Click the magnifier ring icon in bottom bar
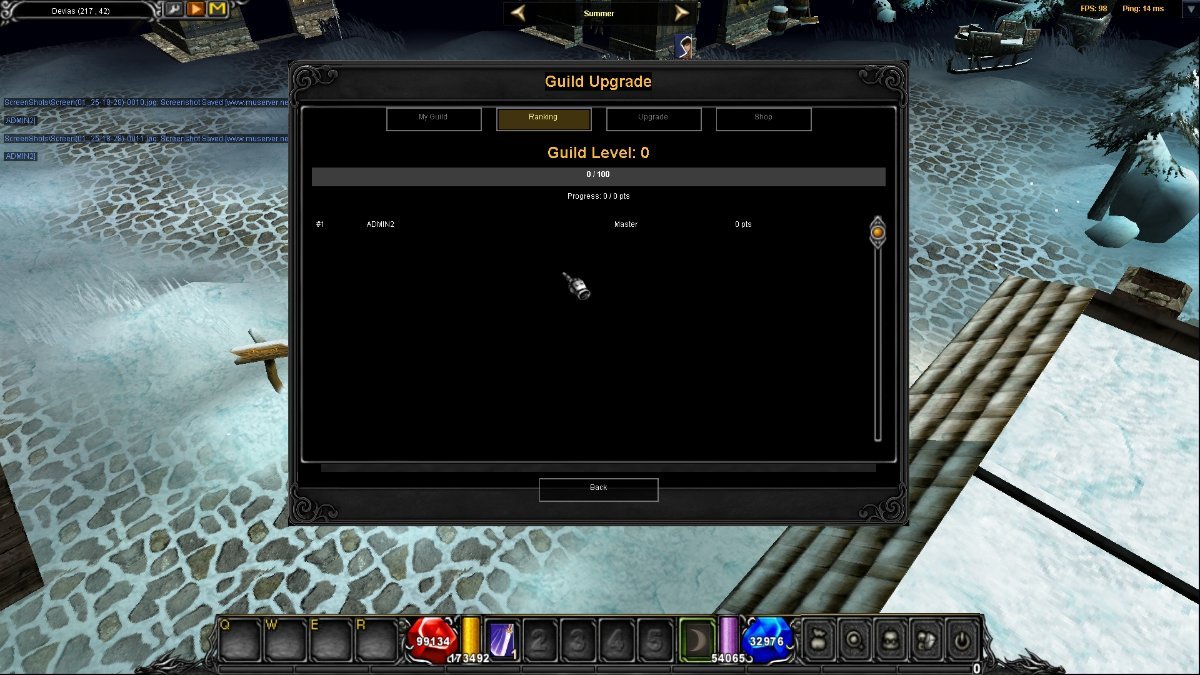The width and height of the screenshot is (1200, 675). (x=854, y=640)
